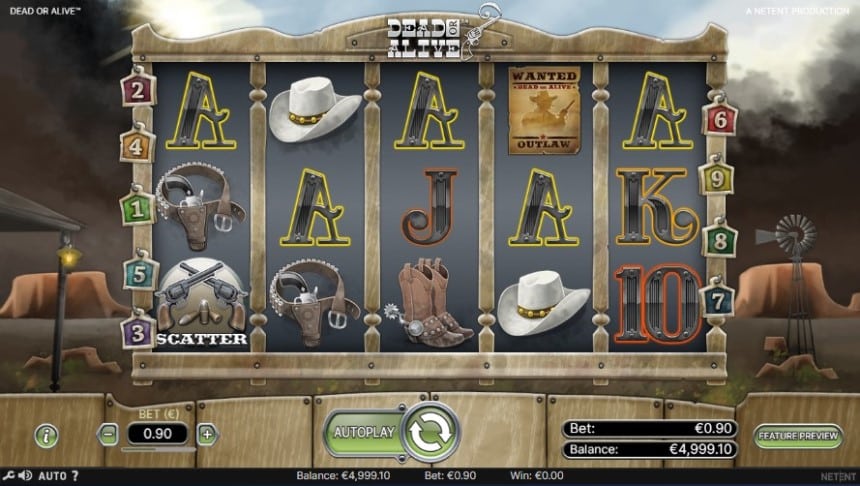Image resolution: width=860 pixels, height=486 pixels.
Task: Select payline tag number 7
Action: 719,299
